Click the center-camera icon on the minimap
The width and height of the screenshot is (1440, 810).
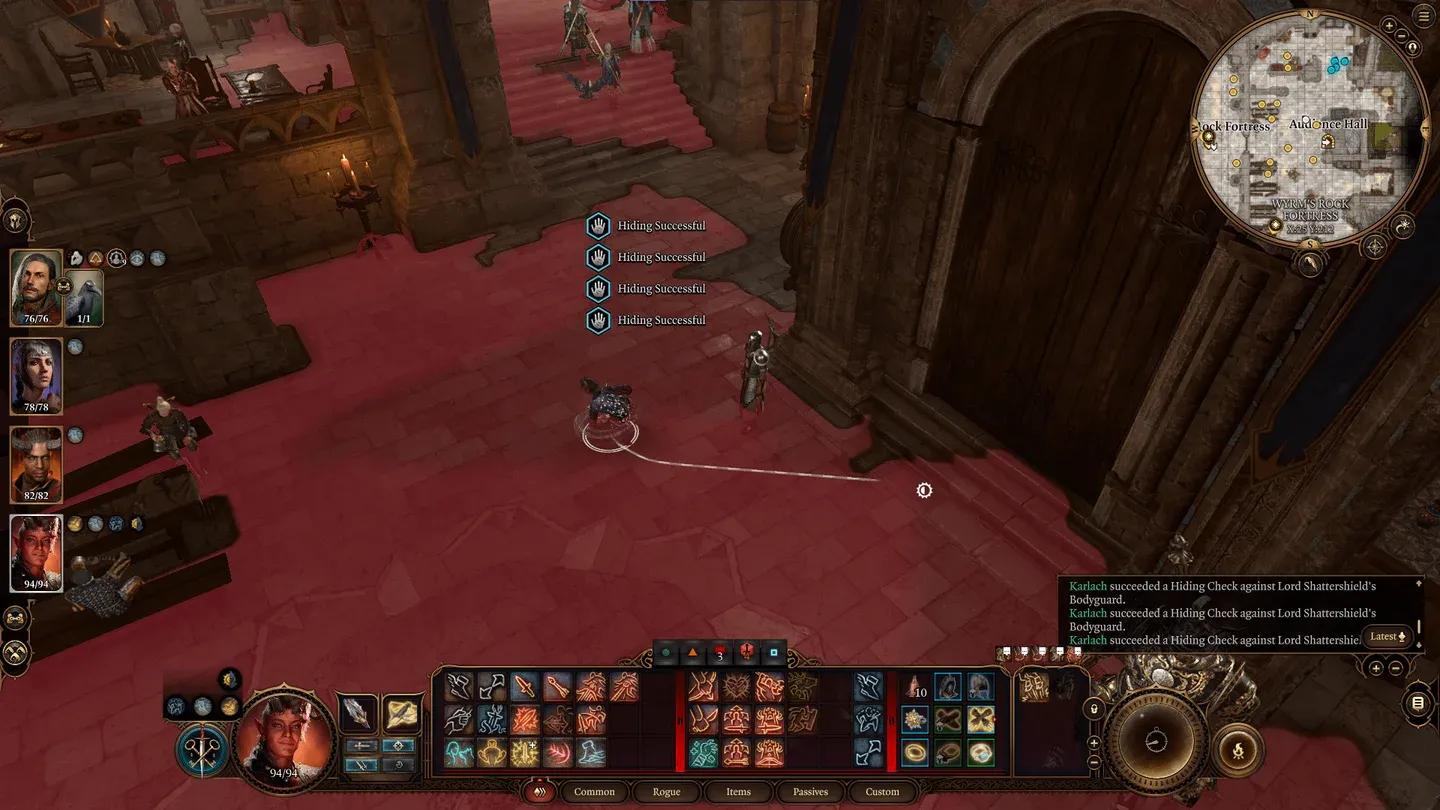(1413, 46)
